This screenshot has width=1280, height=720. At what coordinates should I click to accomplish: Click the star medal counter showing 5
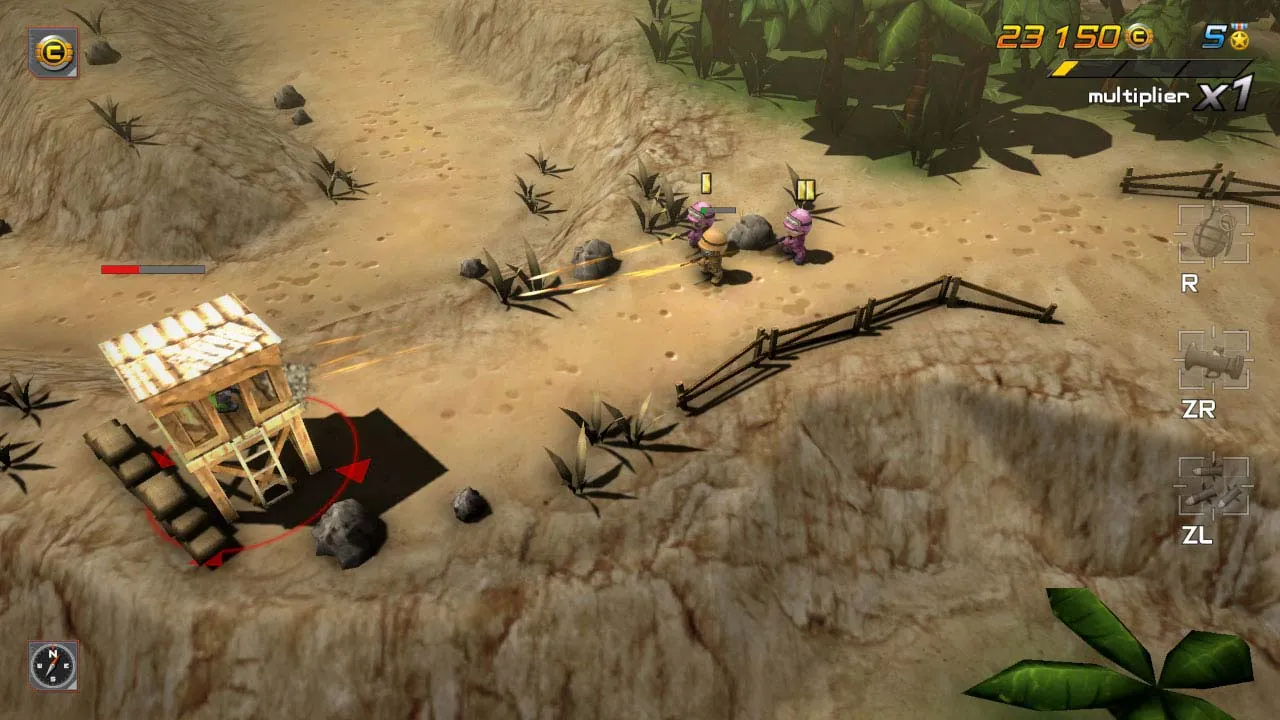point(1215,38)
